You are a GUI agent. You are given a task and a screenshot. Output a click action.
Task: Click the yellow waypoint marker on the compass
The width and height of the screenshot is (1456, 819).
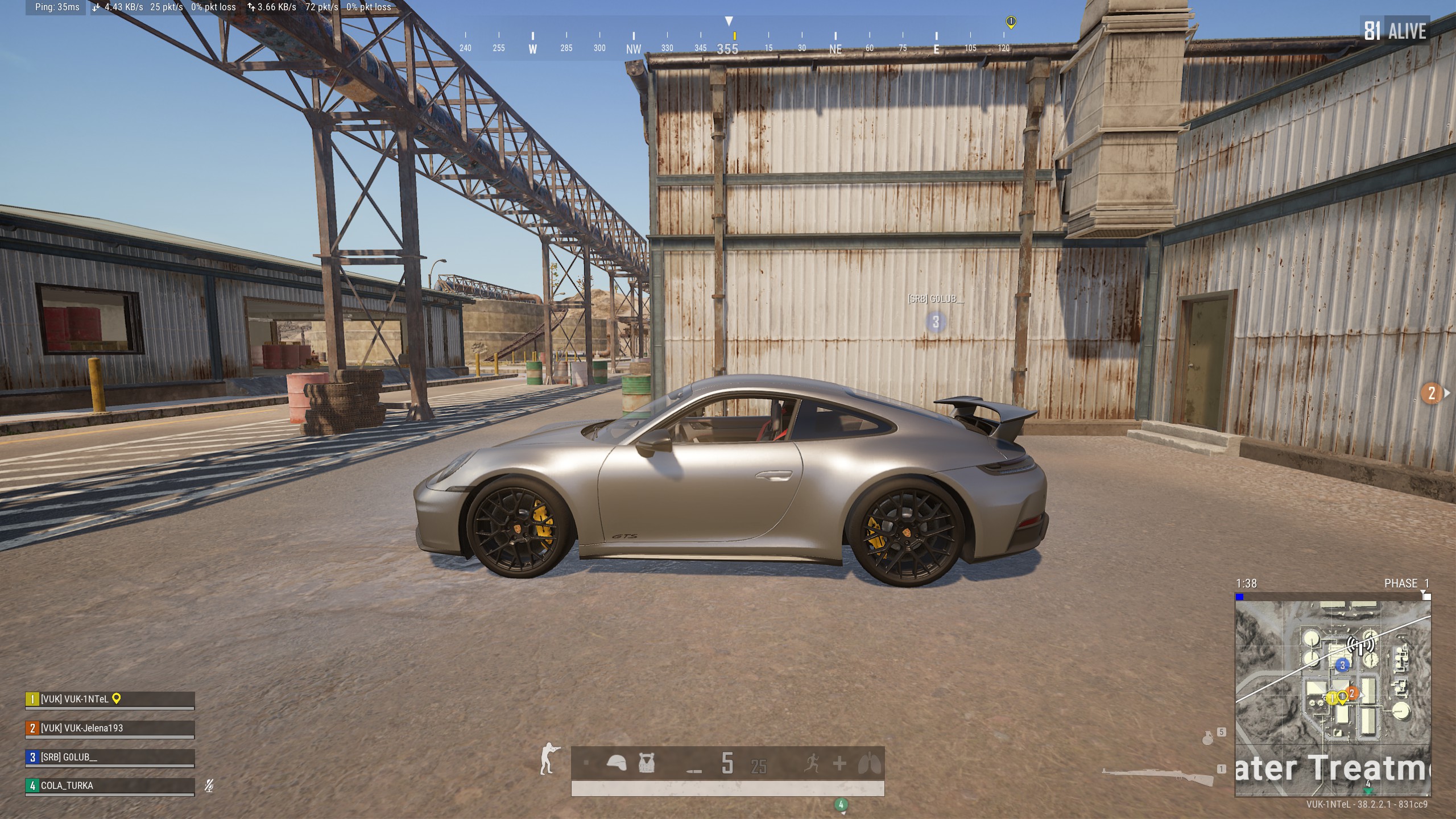click(1011, 22)
